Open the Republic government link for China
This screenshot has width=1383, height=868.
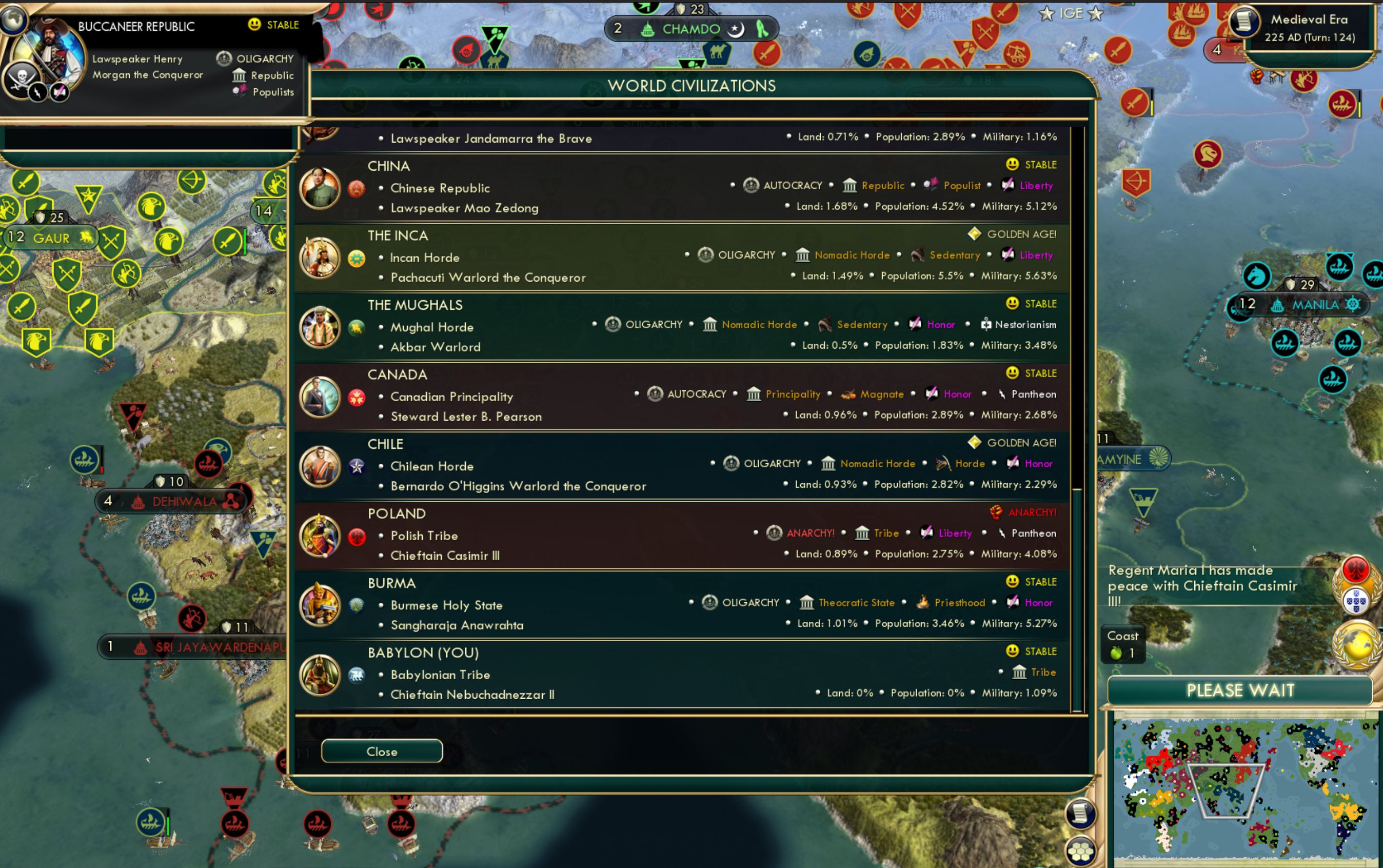pos(882,185)
